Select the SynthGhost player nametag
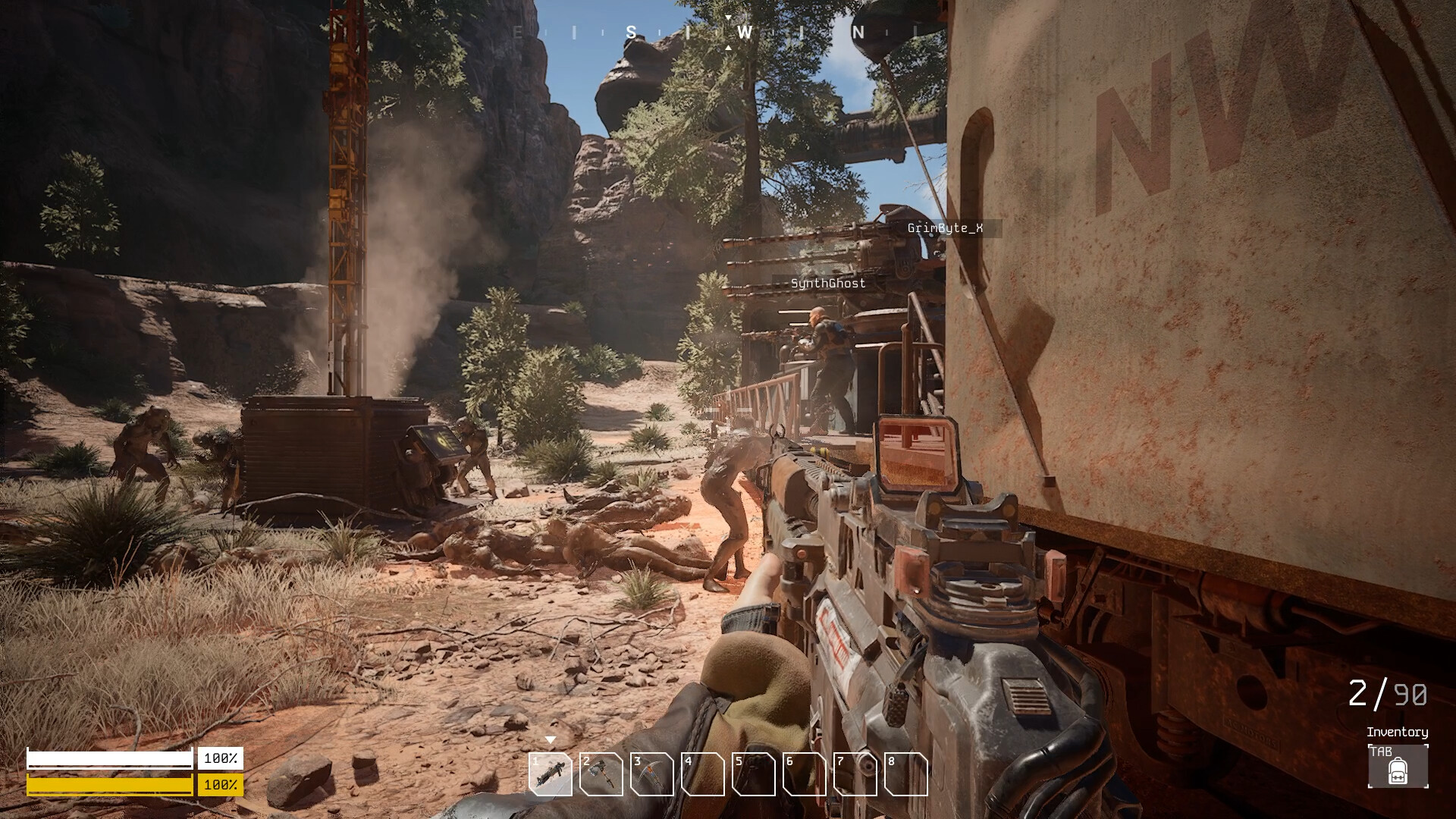Viewport: 1456px width, 819px height. [828, 284]
